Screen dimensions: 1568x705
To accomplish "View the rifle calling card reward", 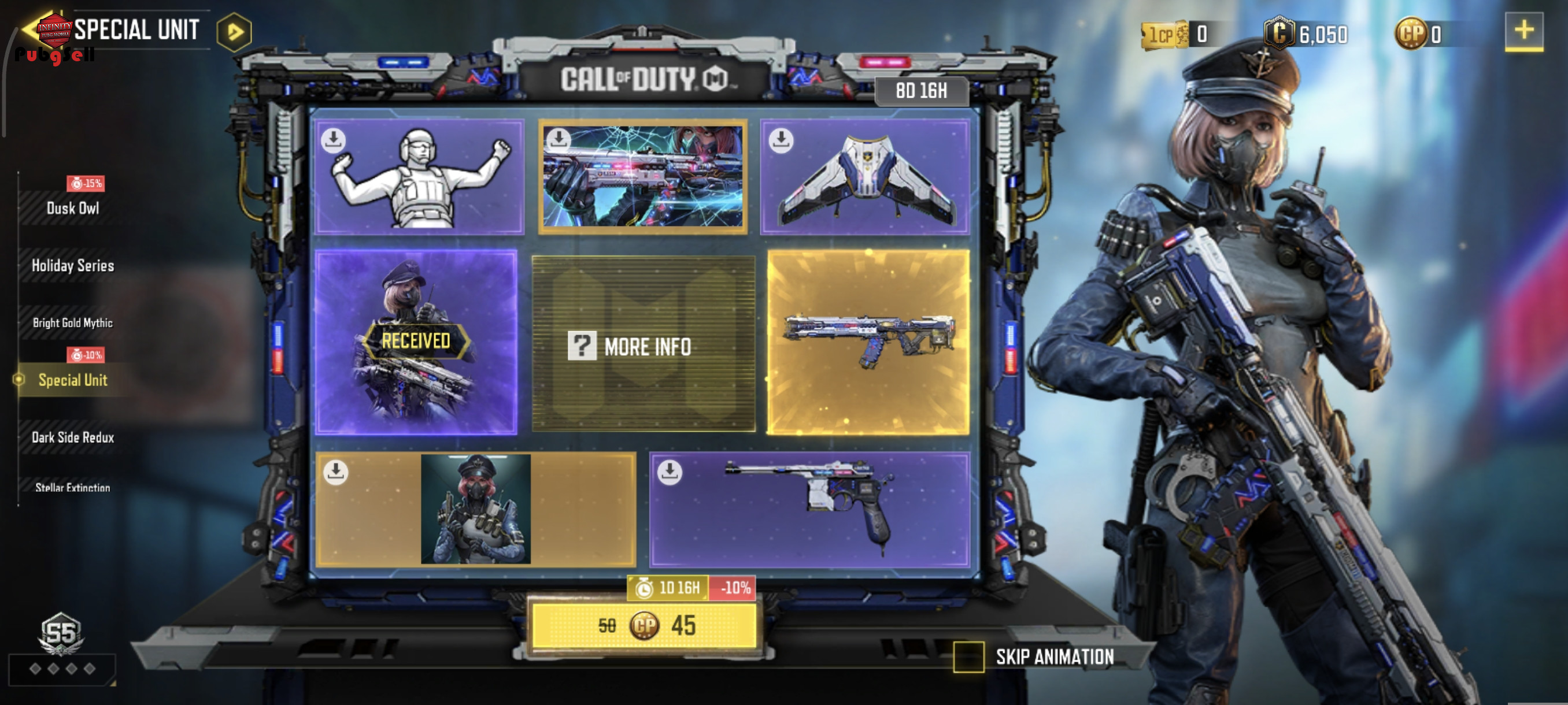I will (x=643, y=176).
